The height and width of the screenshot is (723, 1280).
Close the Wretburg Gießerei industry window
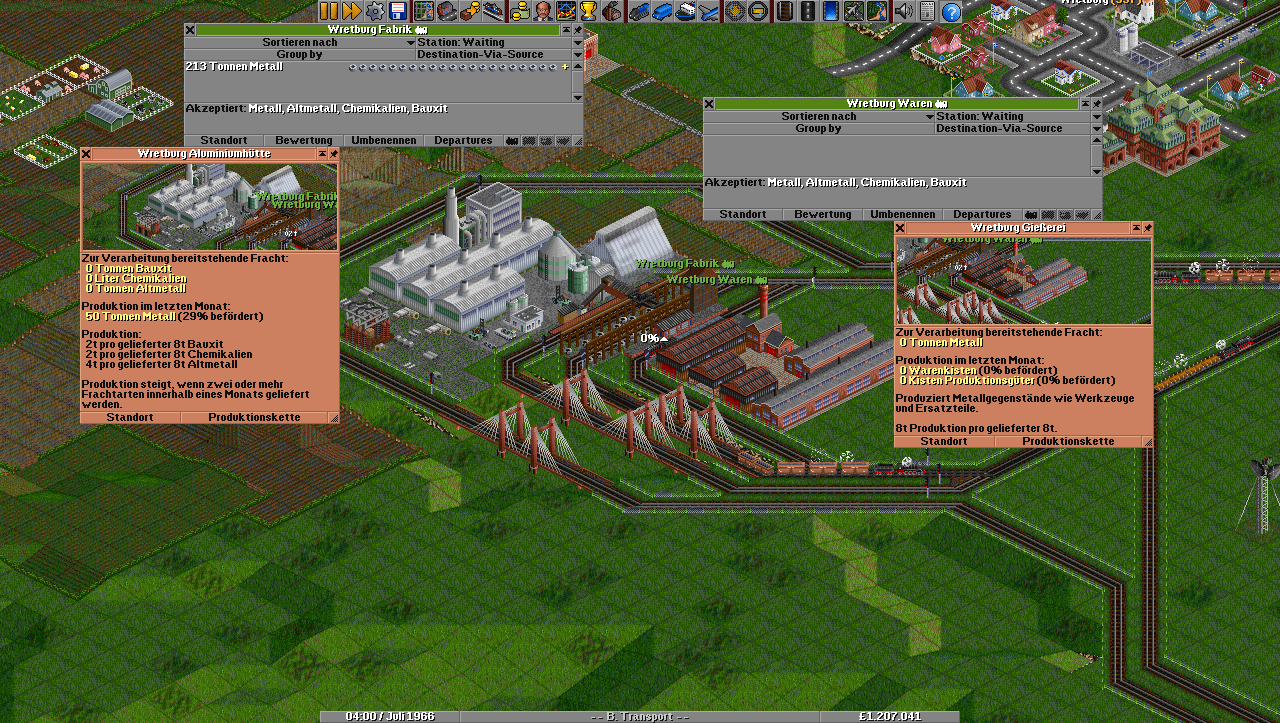900,228
